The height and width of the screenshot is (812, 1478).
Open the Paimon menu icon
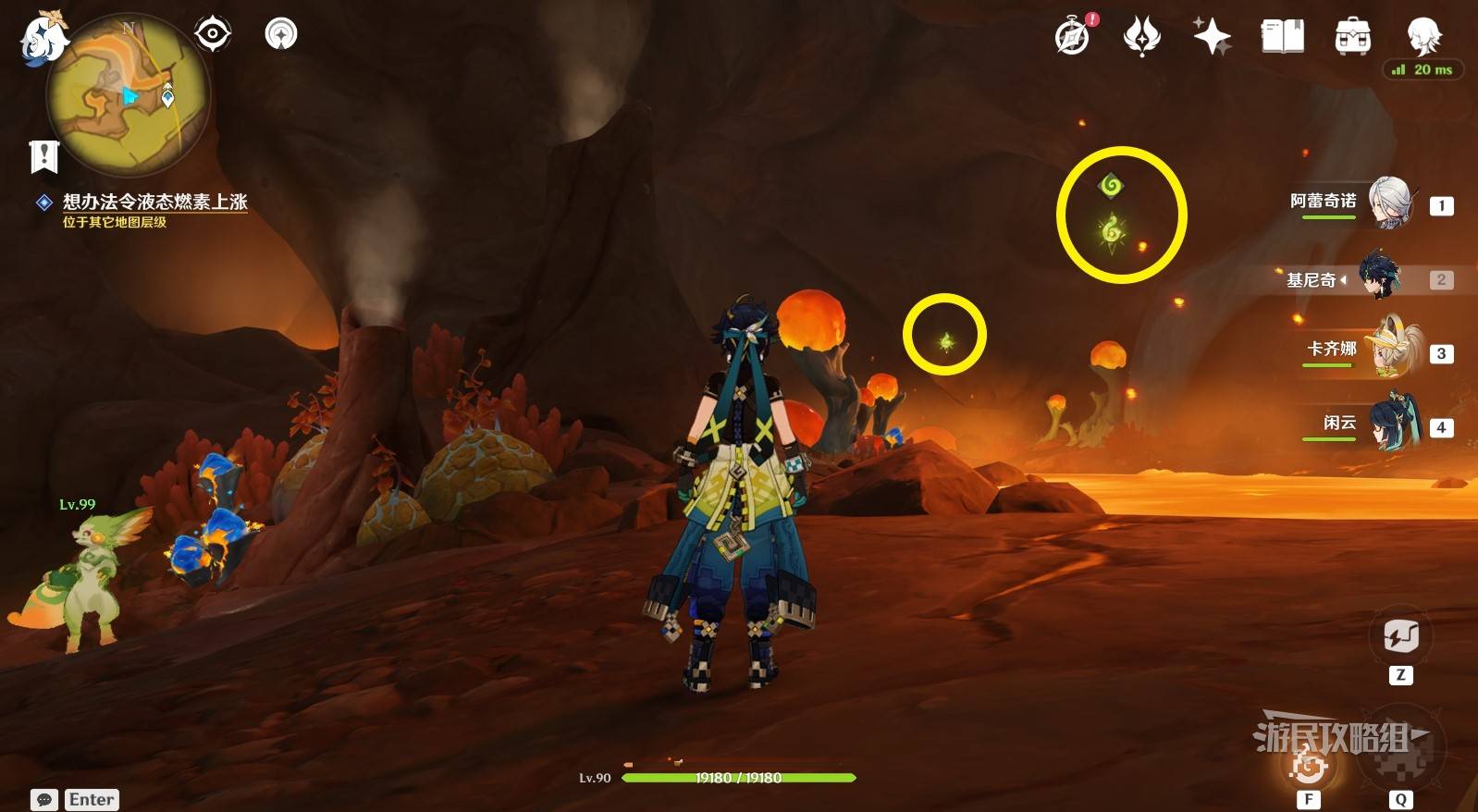point(43,39)
